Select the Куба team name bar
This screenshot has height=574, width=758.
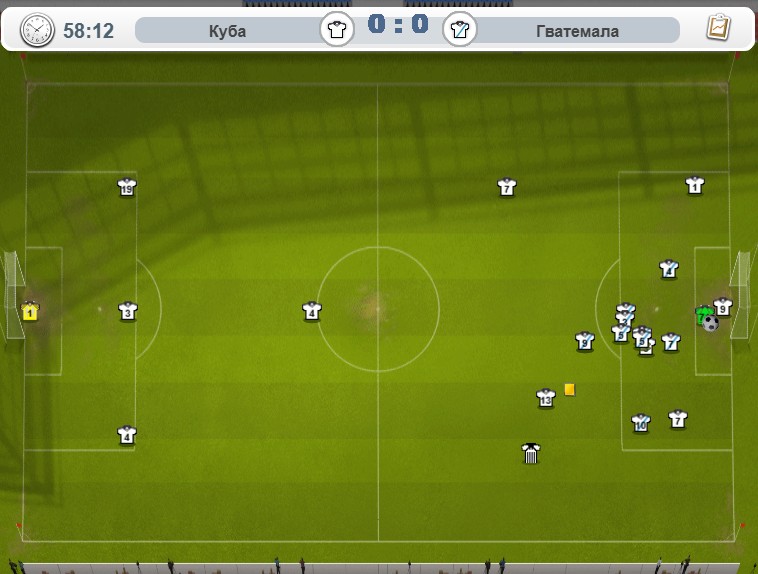227,31
